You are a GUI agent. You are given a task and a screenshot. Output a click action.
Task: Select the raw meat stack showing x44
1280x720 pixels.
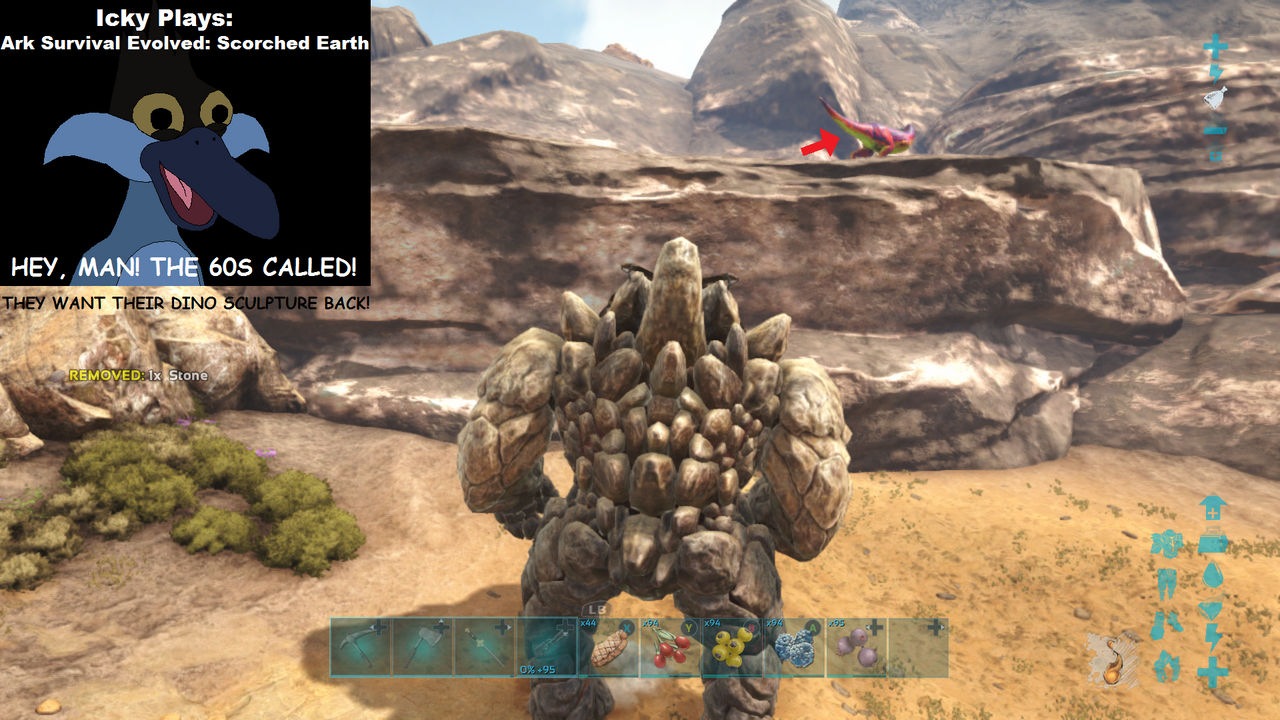click(x=608, y=650)
